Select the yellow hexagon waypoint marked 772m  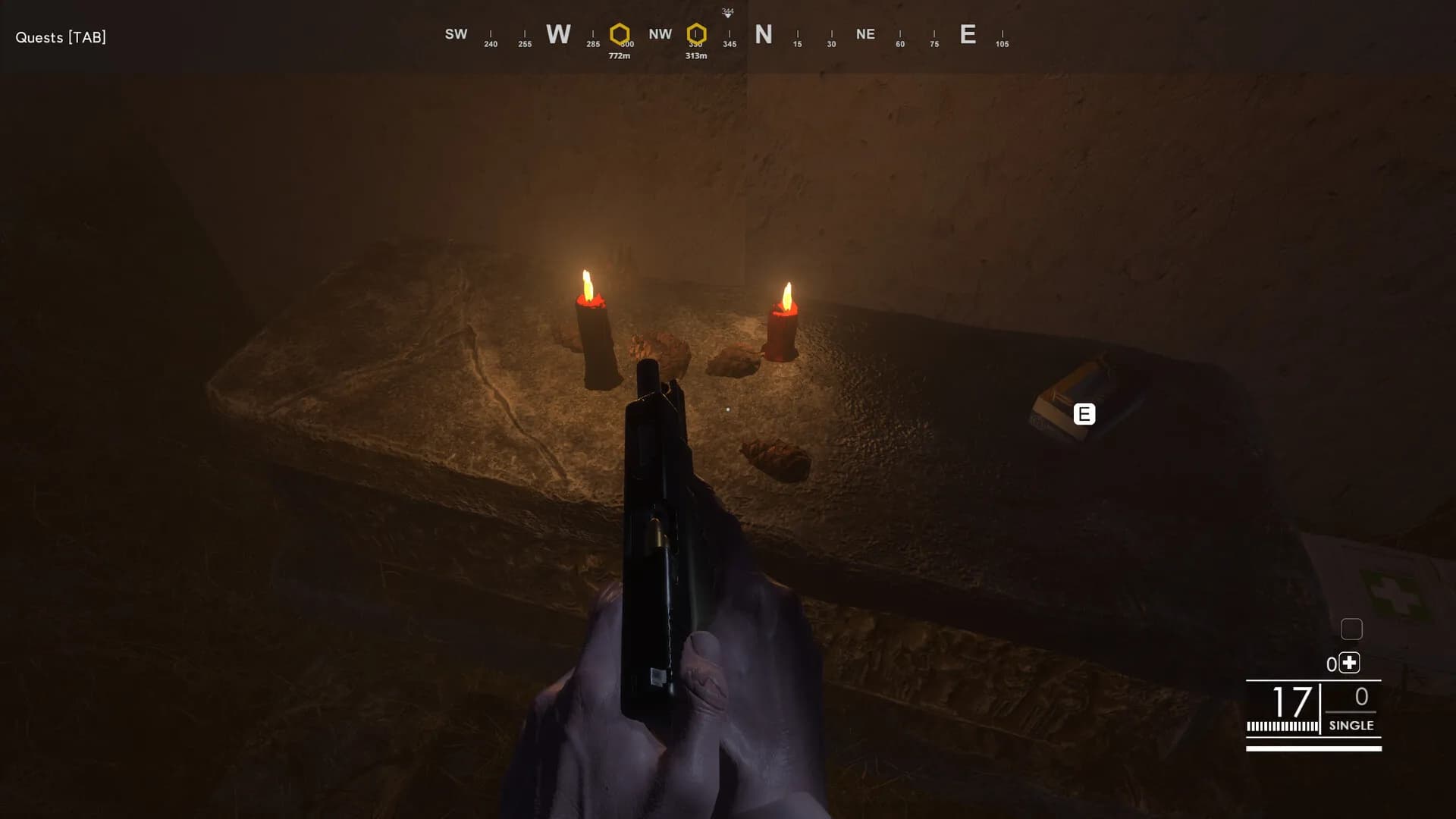620,34
